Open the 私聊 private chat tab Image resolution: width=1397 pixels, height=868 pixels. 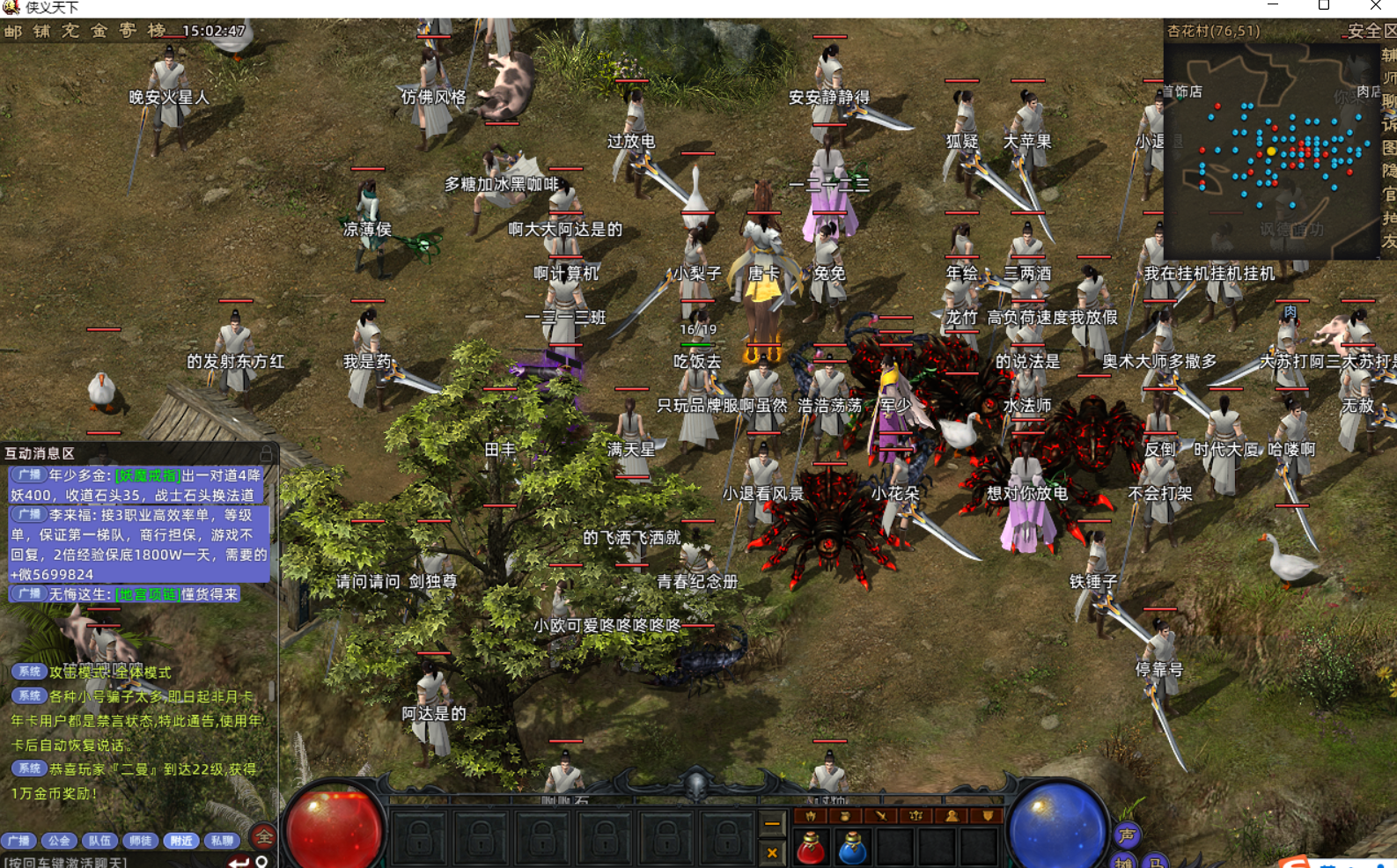pyautogui.click(x=222, y=841)
